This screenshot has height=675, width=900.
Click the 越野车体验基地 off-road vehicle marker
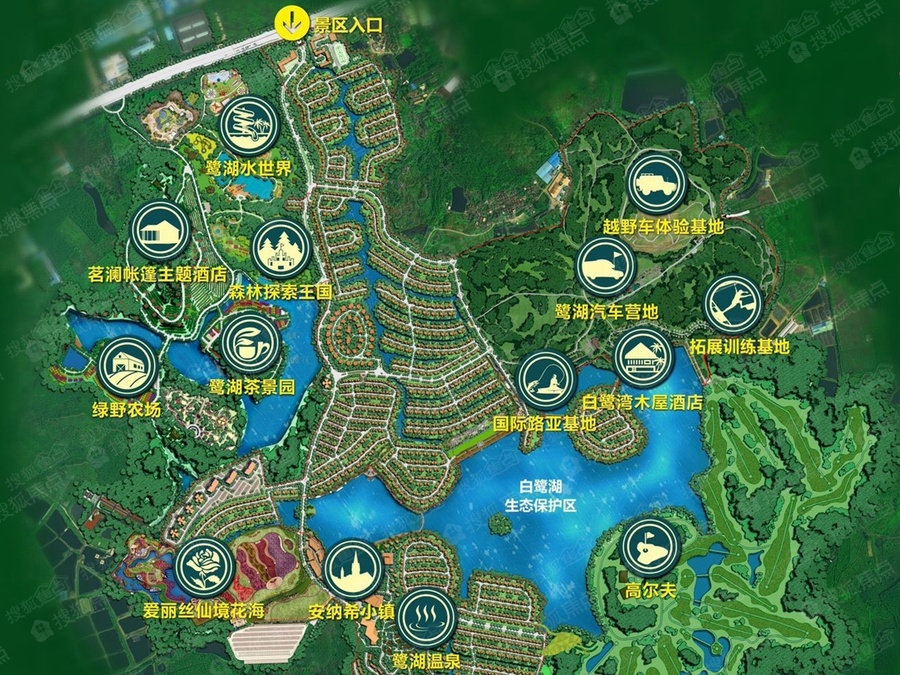click(657, 182)
